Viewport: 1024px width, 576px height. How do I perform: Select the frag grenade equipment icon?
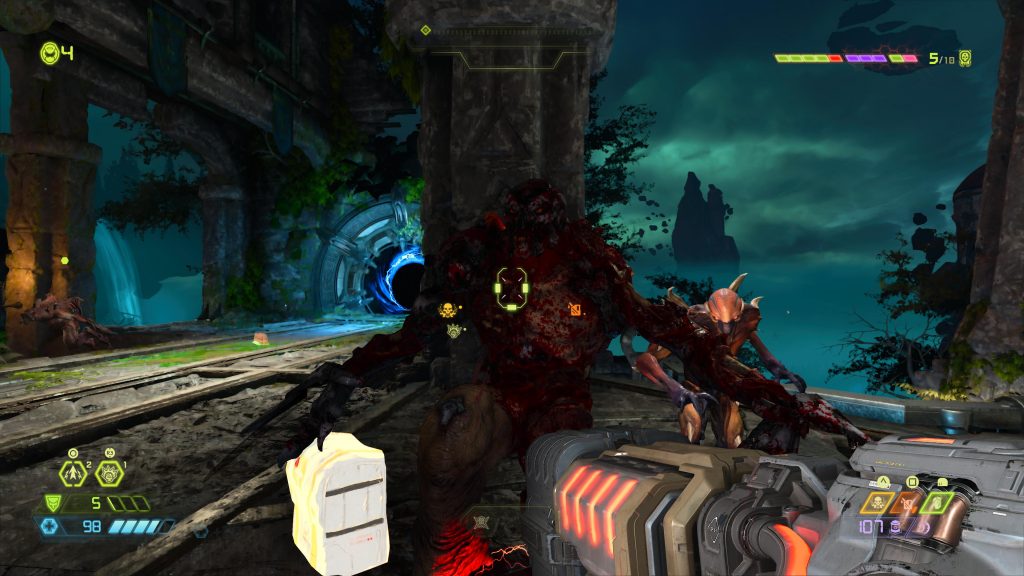[x=72, y=472]
